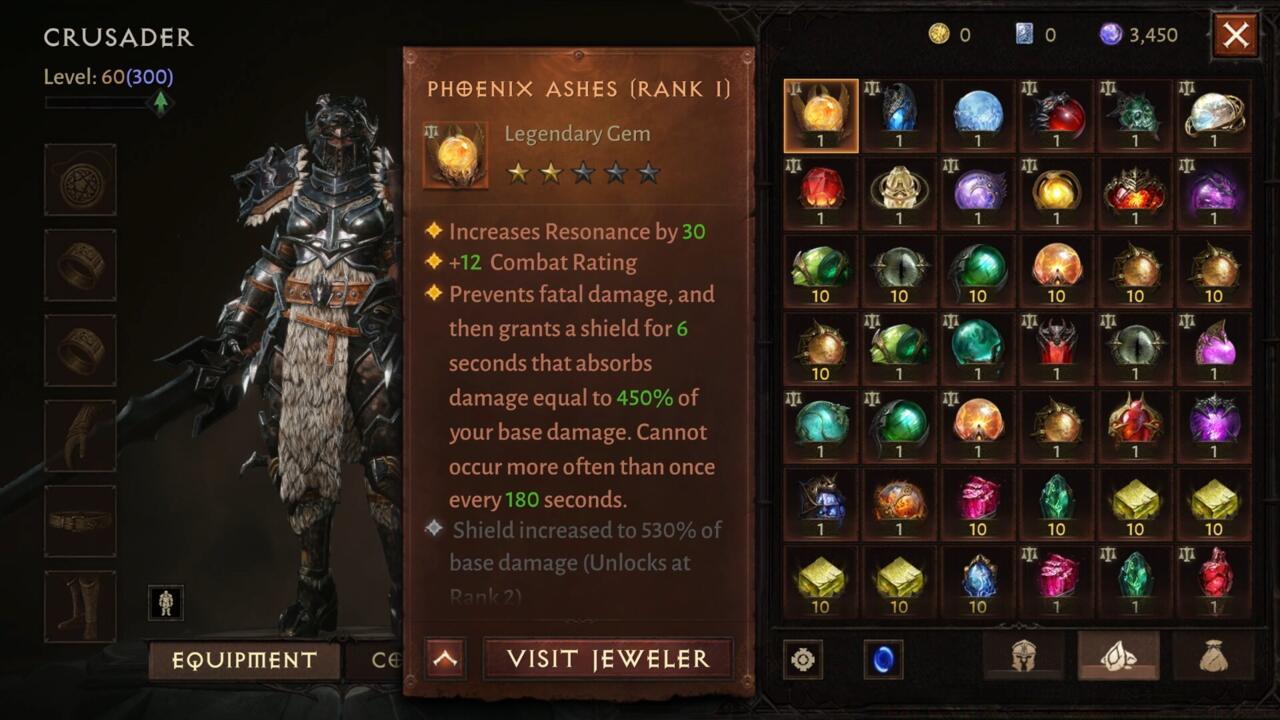This screenshot has height=720, width=1280.
Task: Click the green paragon level arrow
Action: click(160, 102)
